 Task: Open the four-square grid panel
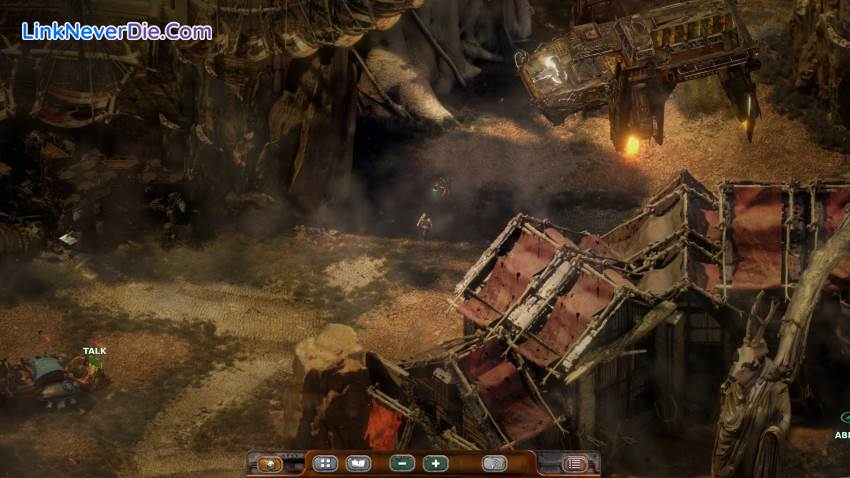324,464
